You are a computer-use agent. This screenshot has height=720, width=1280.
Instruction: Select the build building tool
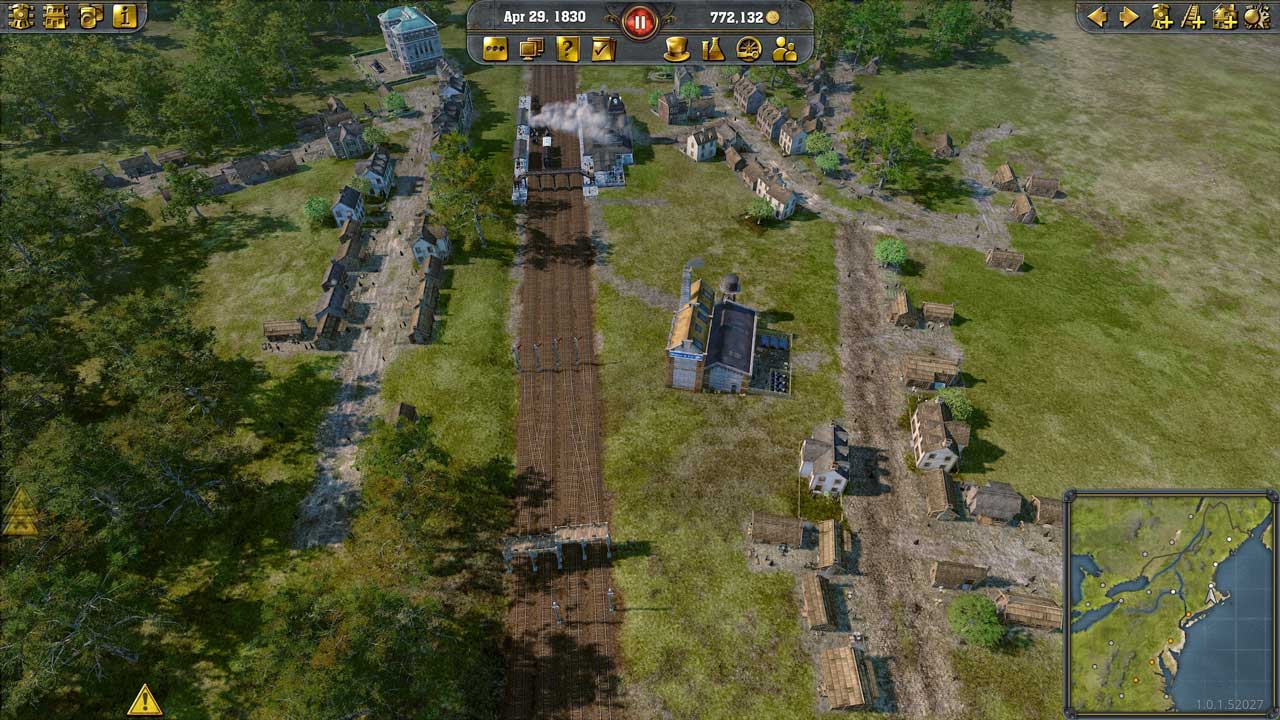(1225, 16)
